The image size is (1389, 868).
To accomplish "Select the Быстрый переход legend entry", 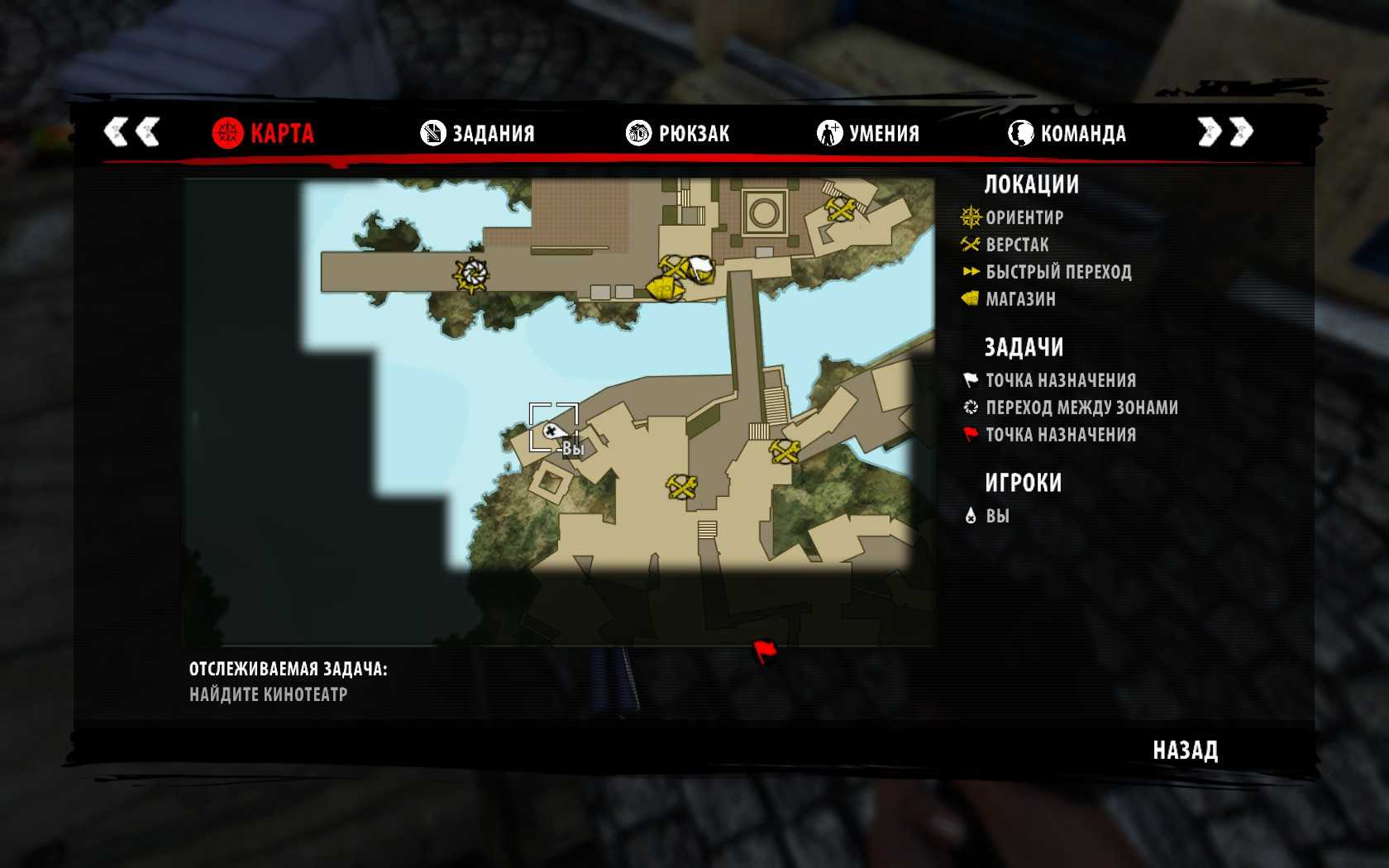I will [1057, 272].
